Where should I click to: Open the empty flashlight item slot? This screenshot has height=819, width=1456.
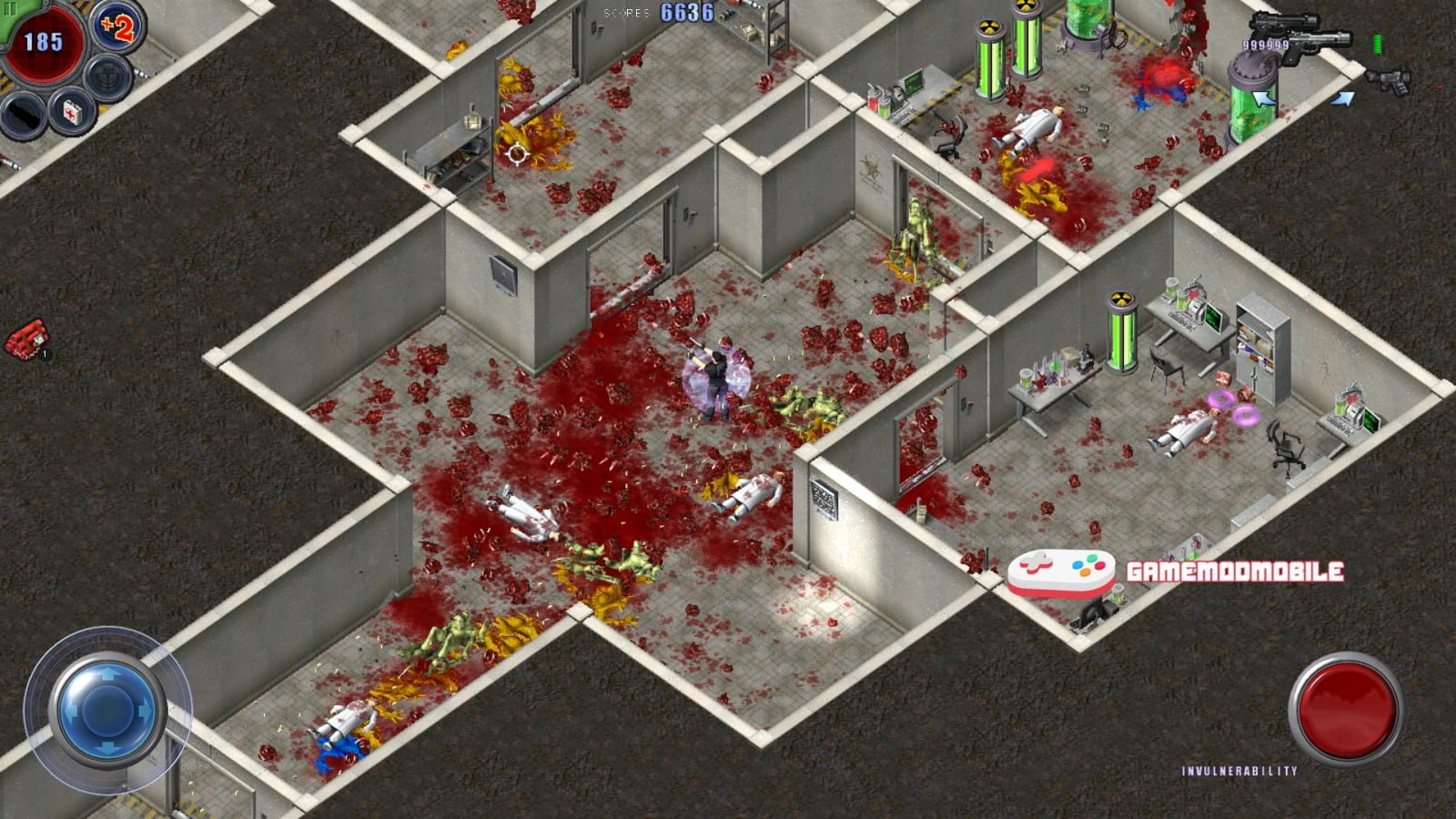[21, 116]
